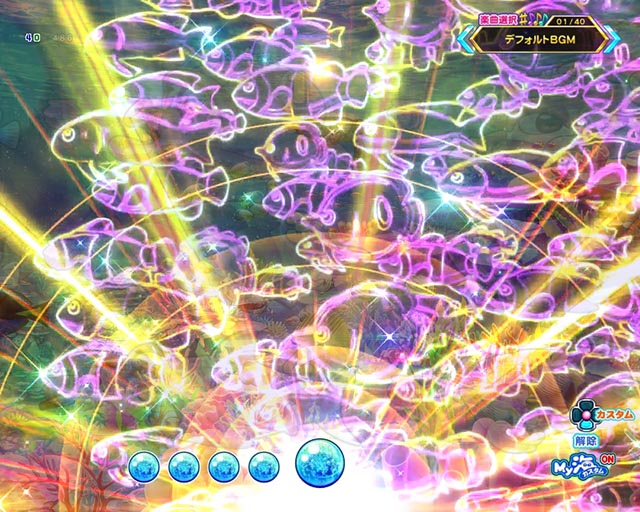Select the previous BGM track arrow

[x=466, y=38]
